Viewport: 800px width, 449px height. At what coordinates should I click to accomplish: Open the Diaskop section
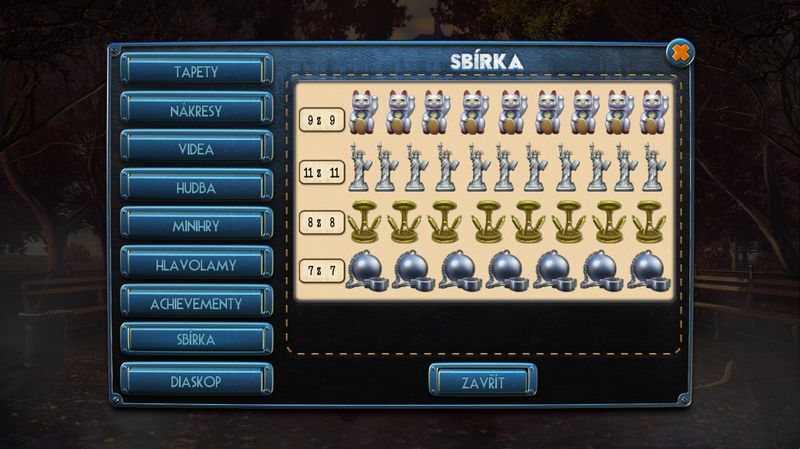tap(196, 380)
